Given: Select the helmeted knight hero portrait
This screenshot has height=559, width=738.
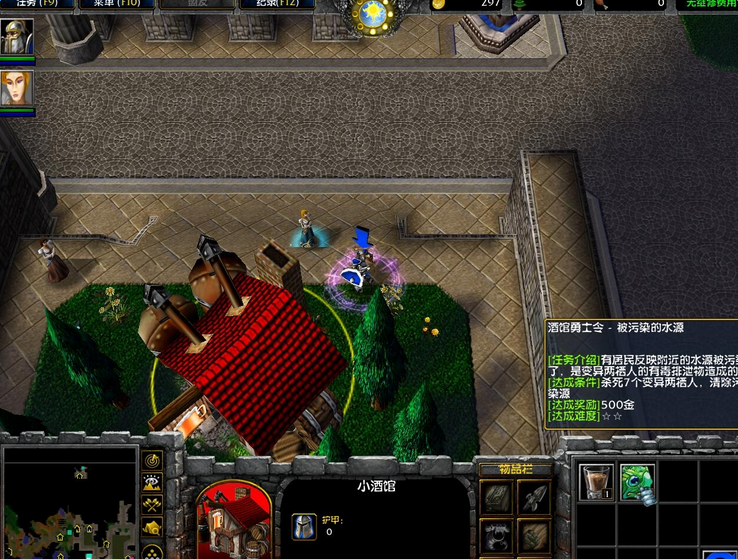Looking at the screenshot, I should [x=16, y=37].
